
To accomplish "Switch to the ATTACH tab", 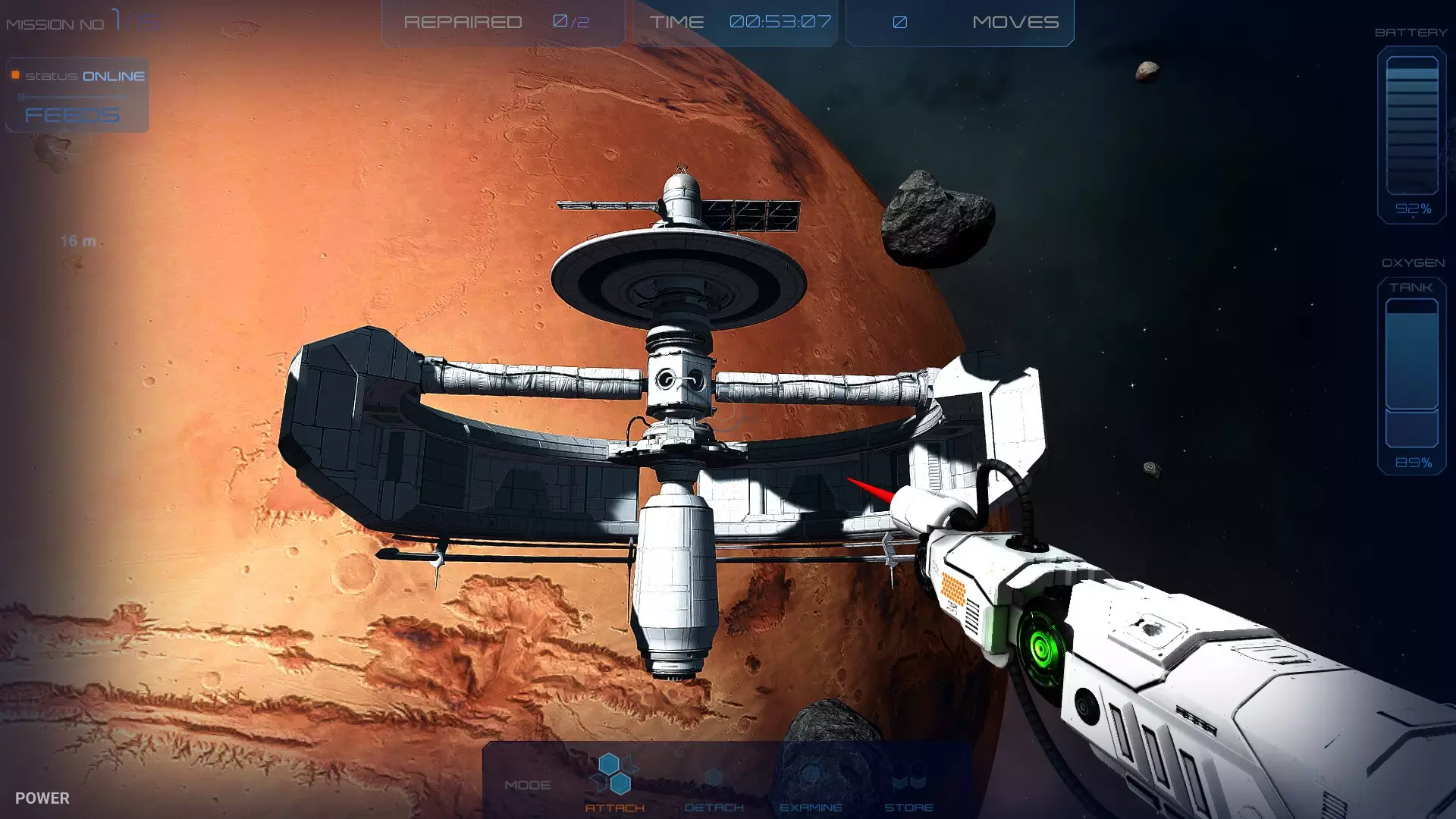I will pos(616,808).
